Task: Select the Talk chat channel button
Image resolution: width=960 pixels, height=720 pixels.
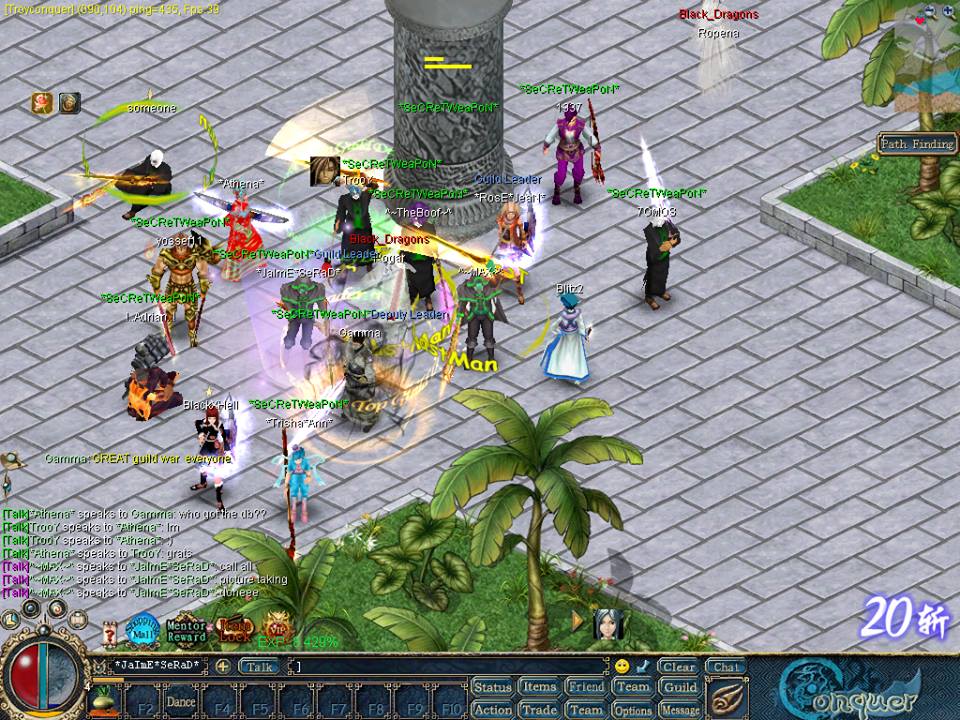Action: (x=259, y=666)
